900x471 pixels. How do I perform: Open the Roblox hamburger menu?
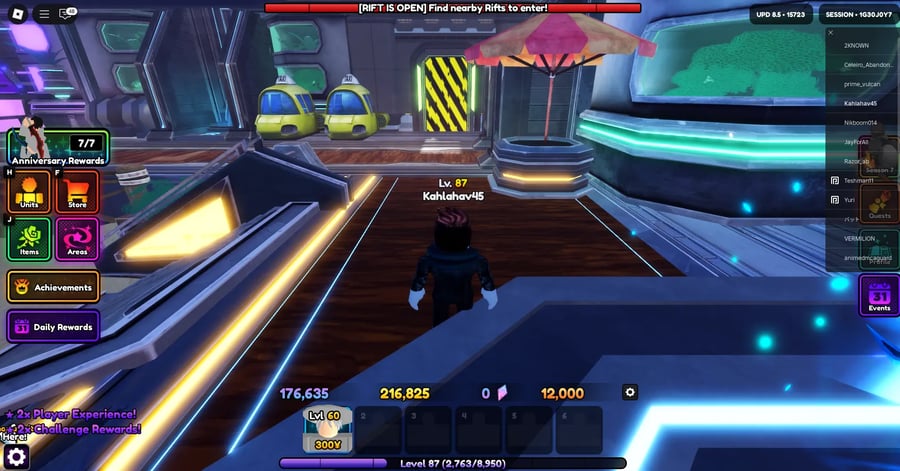(44, 14)
